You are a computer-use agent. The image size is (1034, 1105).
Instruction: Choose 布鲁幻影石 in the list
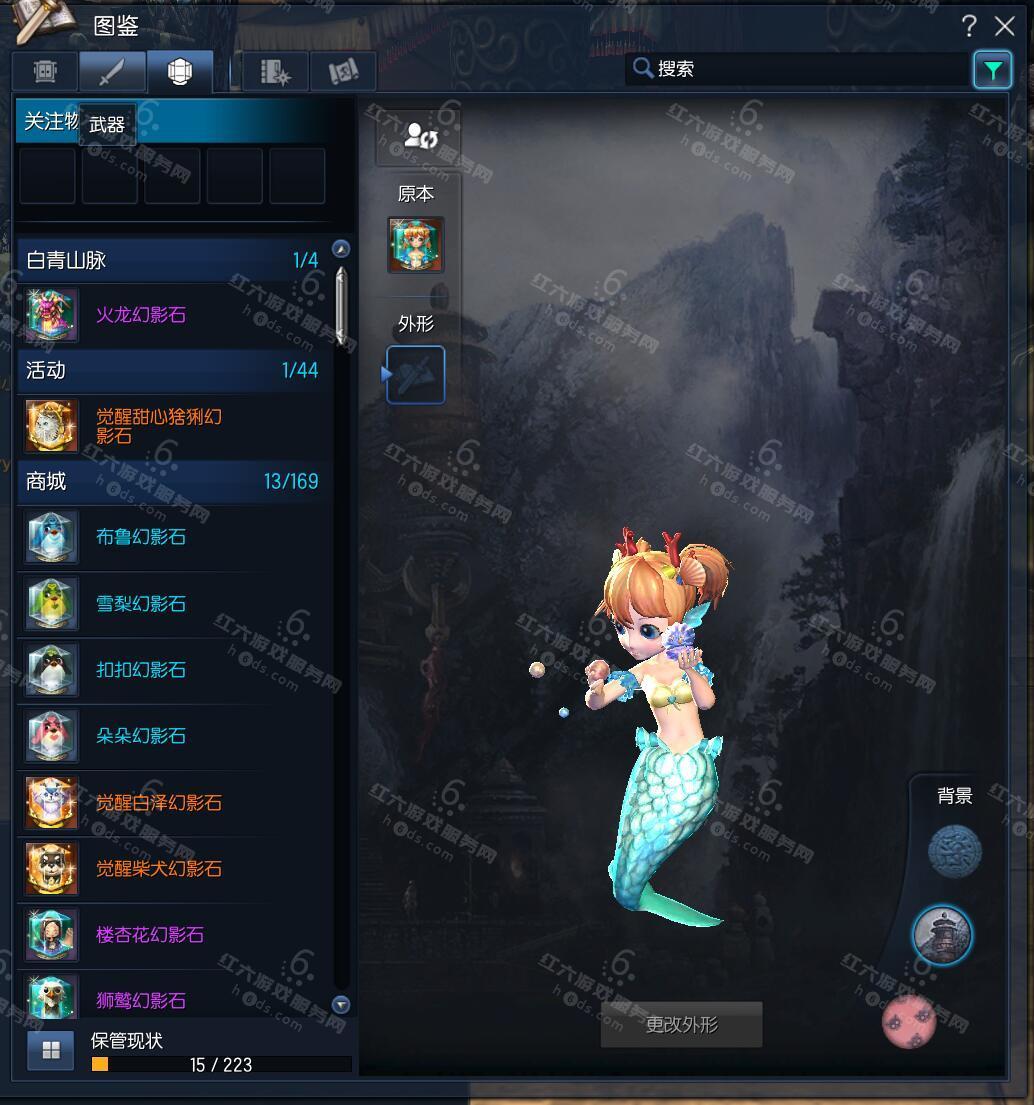(141, 537)
